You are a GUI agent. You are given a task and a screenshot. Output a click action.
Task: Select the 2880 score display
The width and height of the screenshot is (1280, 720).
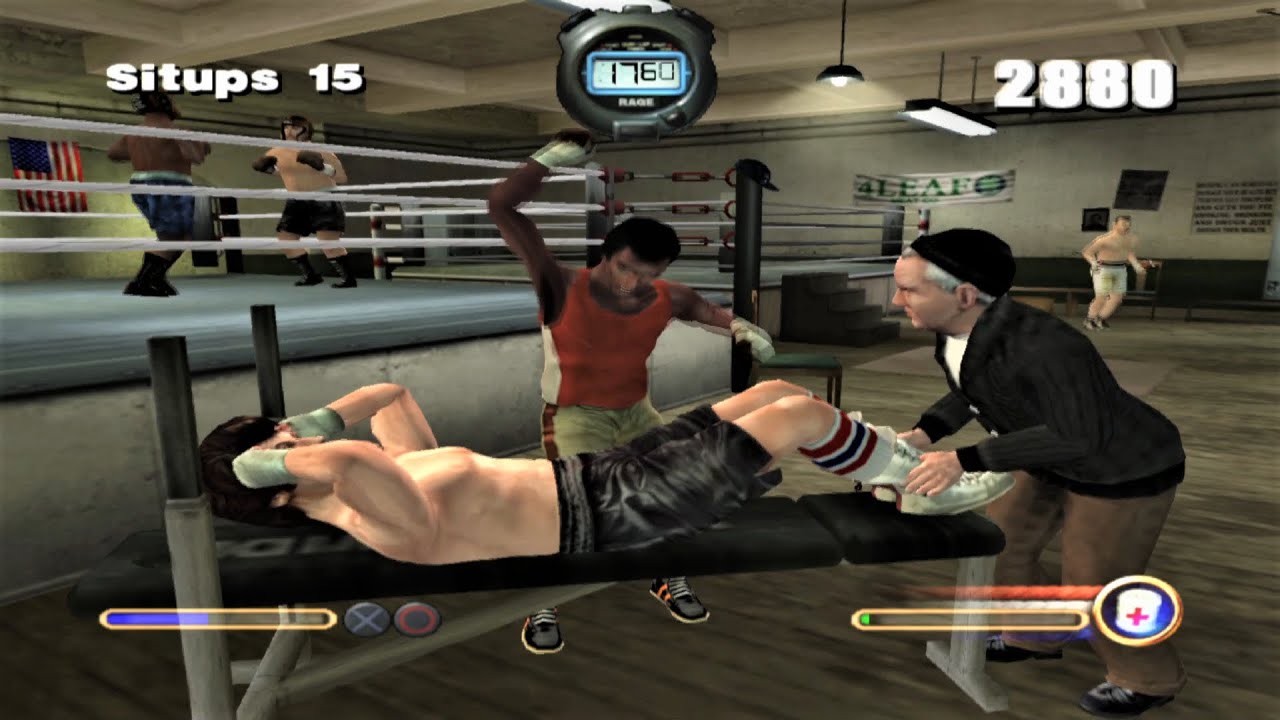[1084, 83]
